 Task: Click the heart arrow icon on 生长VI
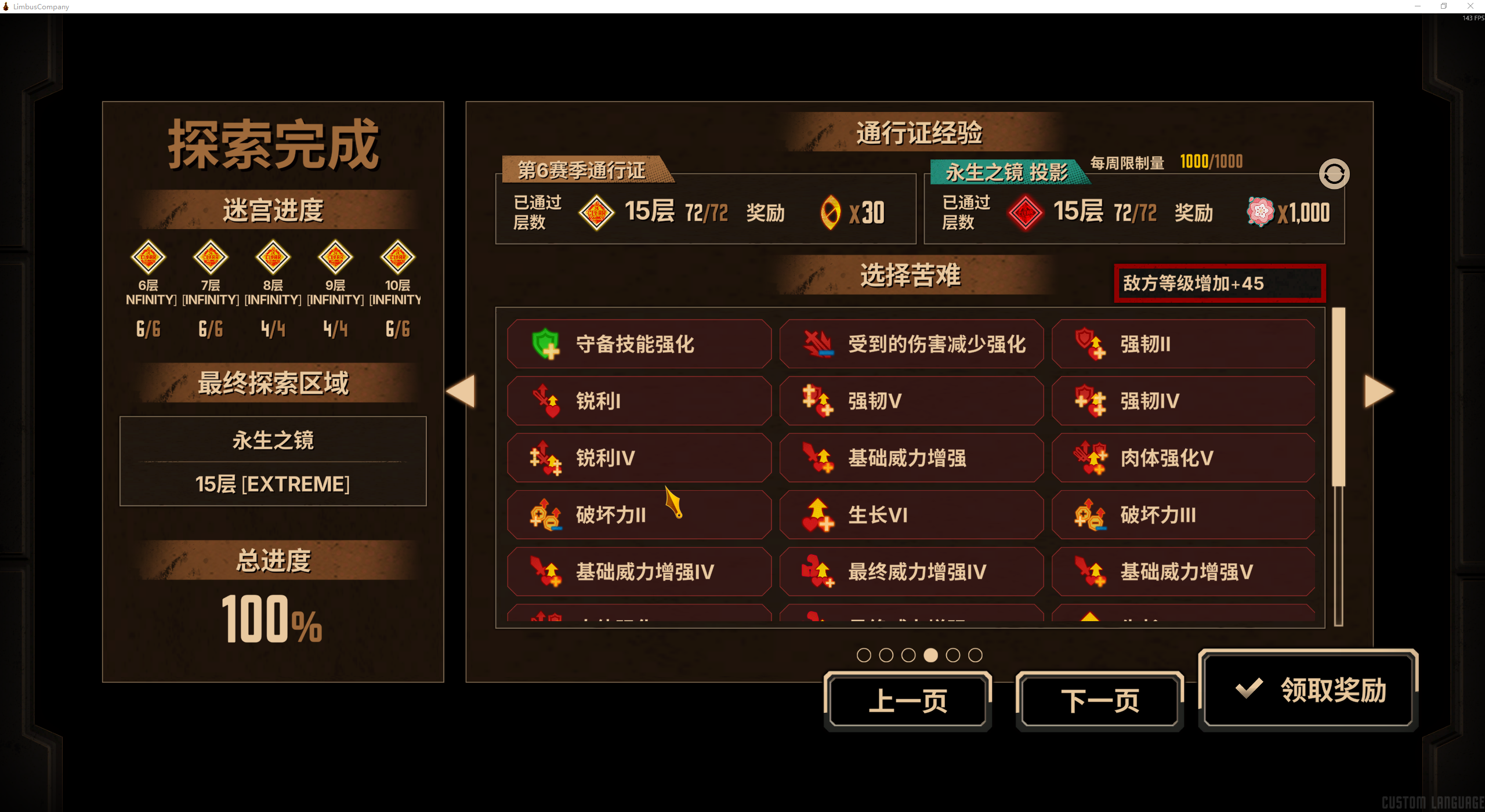[818, 514]
